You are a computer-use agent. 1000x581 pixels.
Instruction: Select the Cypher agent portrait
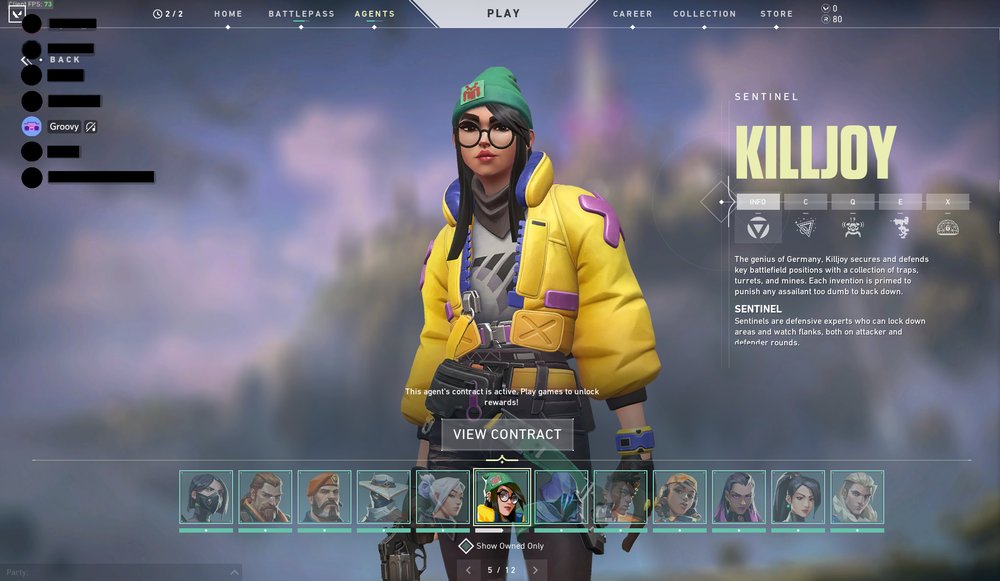pos(384,497)
